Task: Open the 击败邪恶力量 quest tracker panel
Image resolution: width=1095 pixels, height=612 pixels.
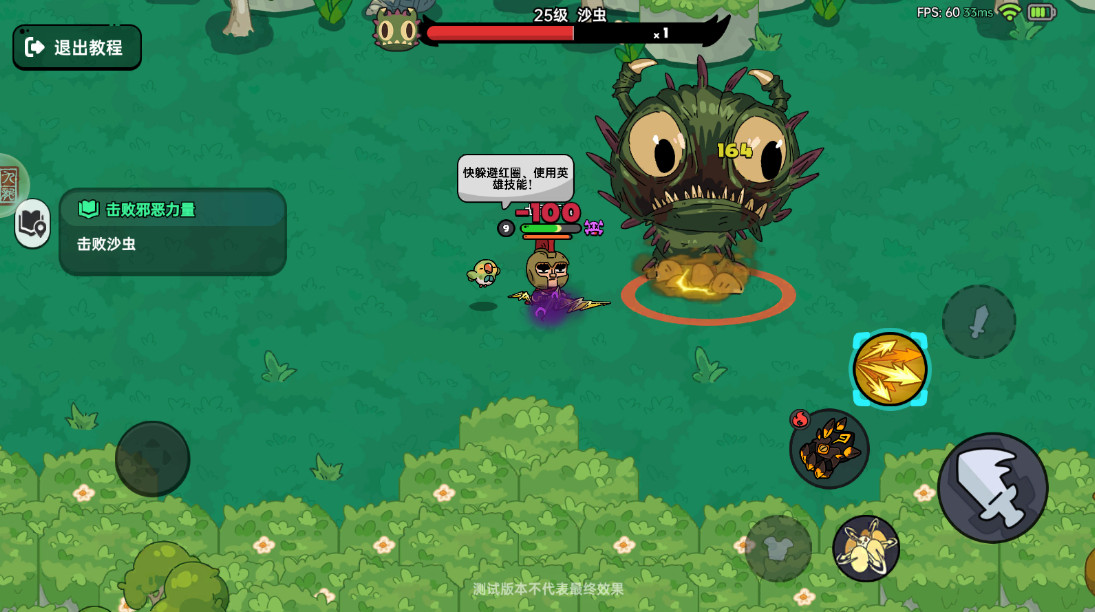Action: [x=172, y=230]
